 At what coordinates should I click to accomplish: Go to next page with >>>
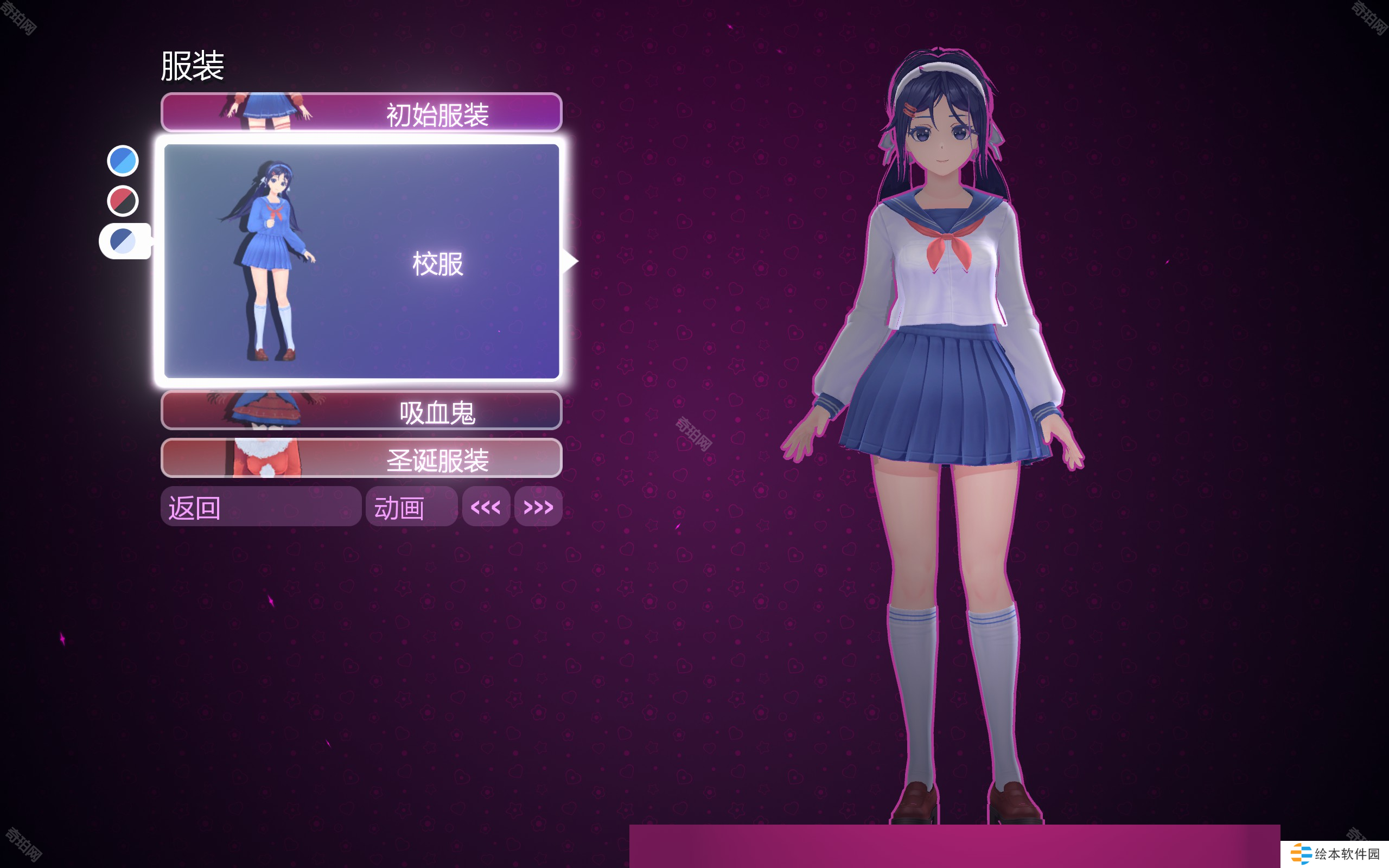(538, 506)
